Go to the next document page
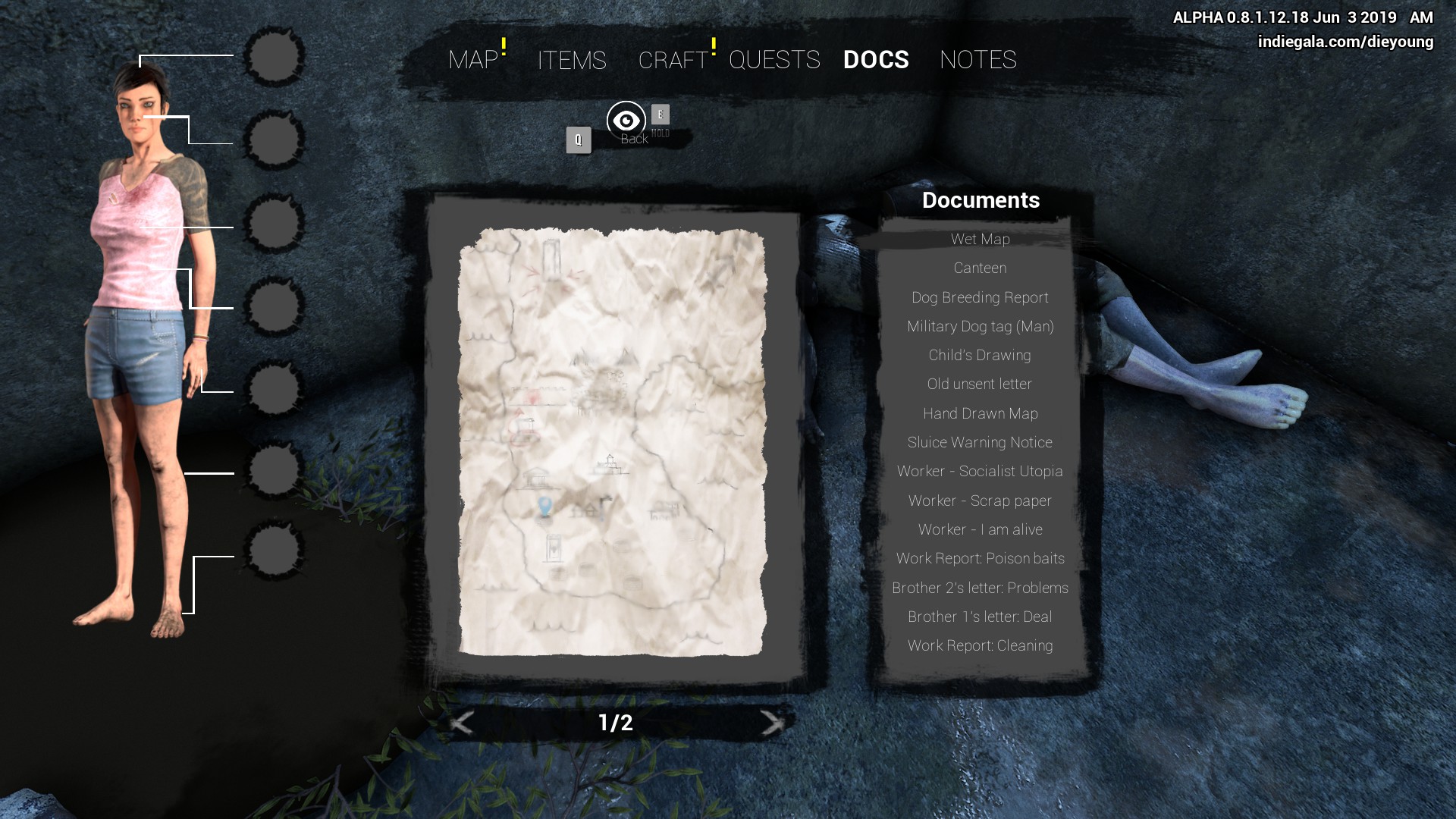 (x=772, y=723)
